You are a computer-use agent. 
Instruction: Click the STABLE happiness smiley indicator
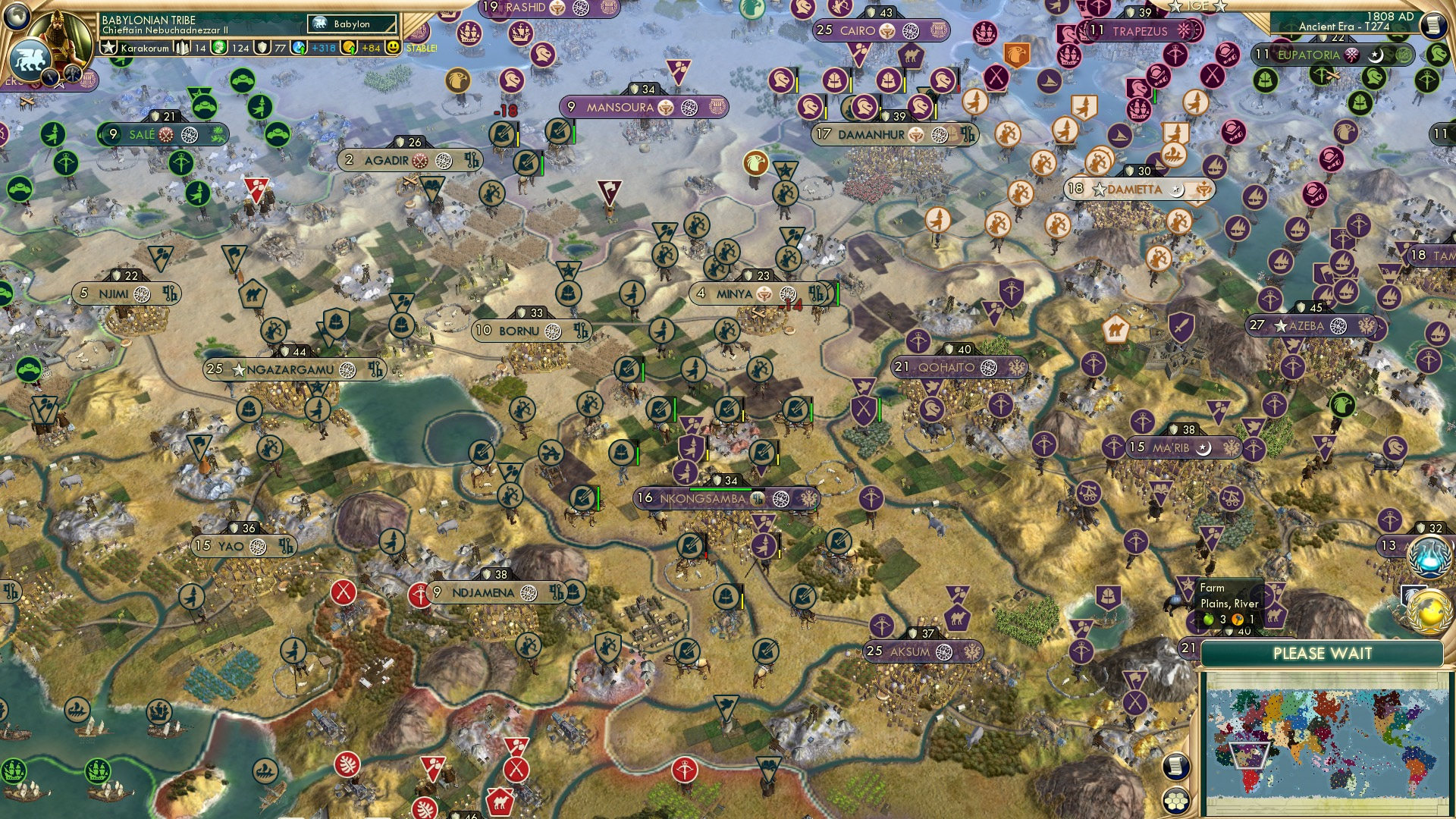[x=394, y=47]
